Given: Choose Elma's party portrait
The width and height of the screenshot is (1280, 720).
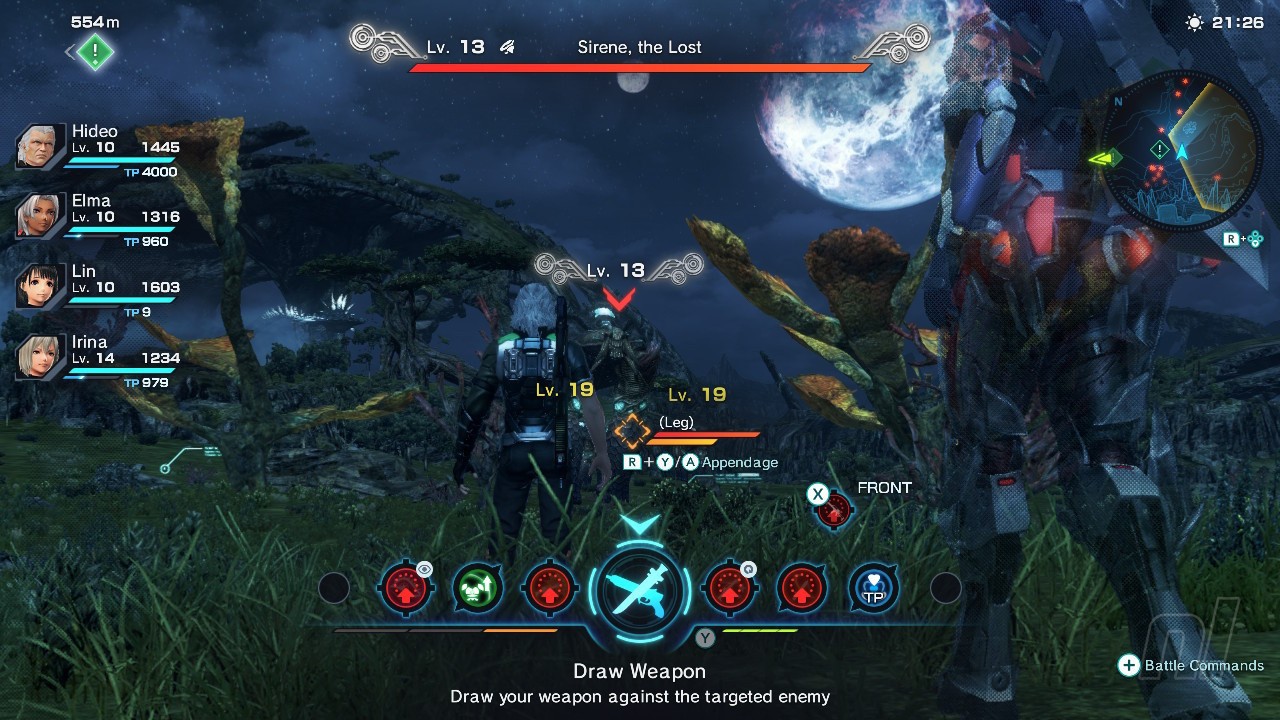Looking at the screenshot, I should click(41, 217).
